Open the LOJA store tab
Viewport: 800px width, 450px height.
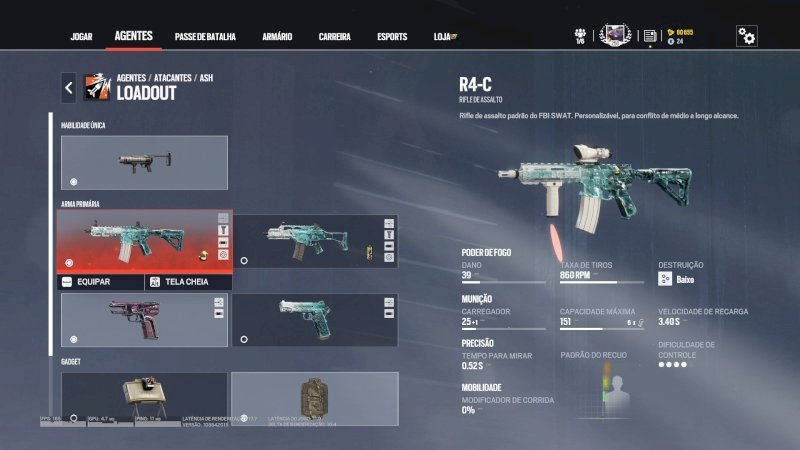441,37
